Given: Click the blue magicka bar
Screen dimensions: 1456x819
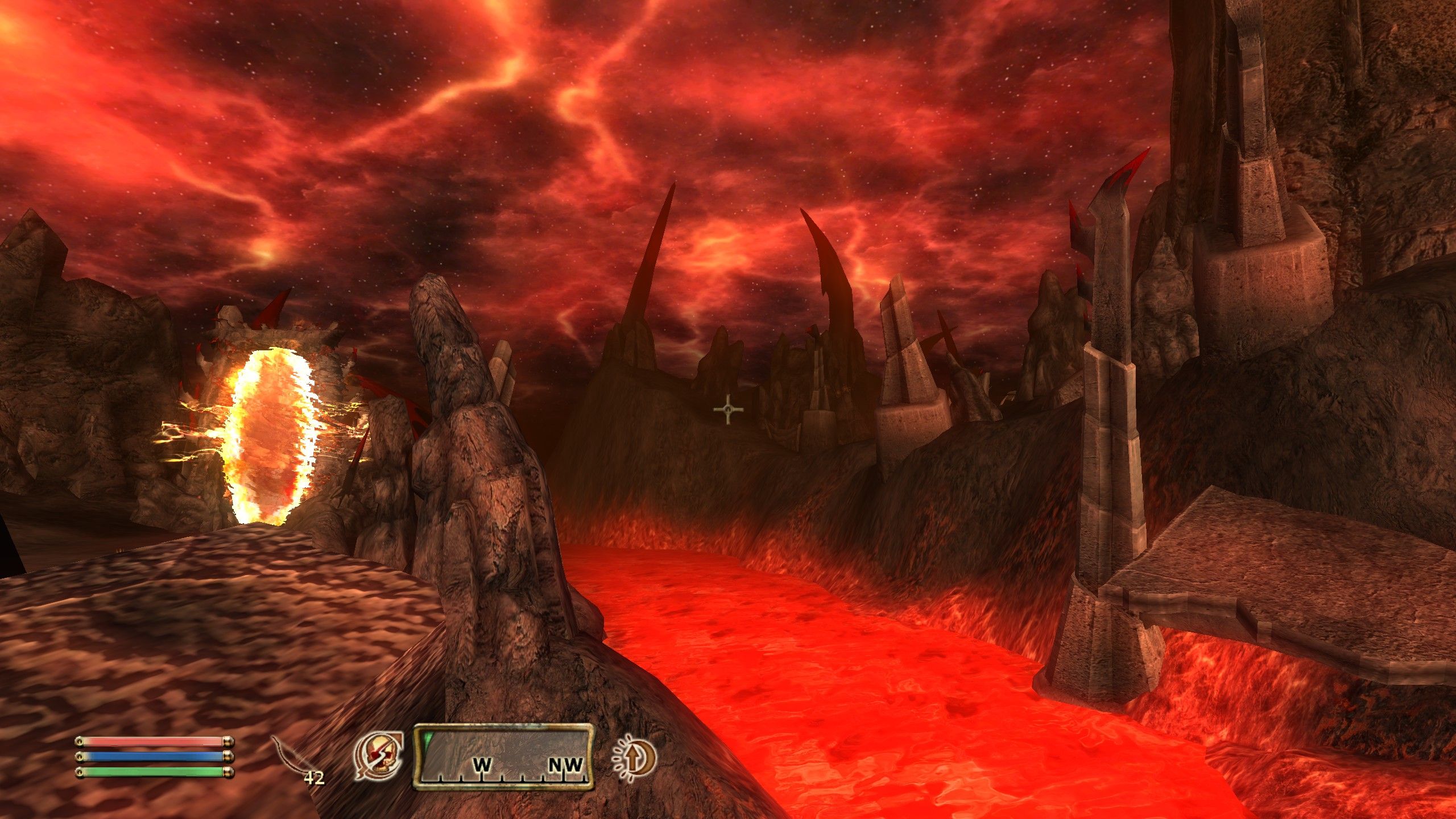Looking at the screenshot, I should tap(155, 756).
